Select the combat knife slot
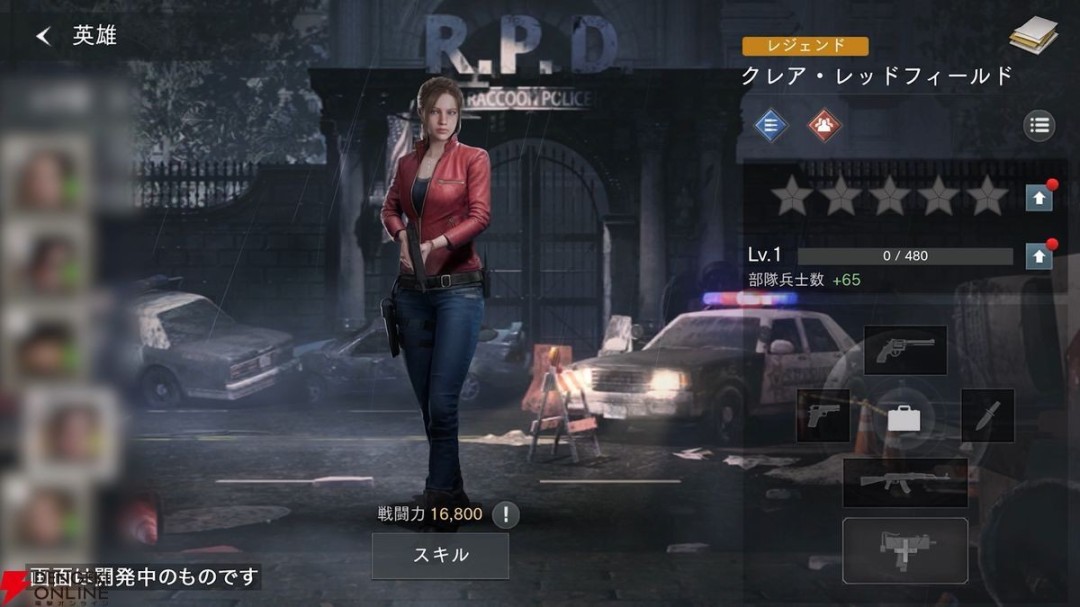 pyautogui.click(x=987, y=416)
